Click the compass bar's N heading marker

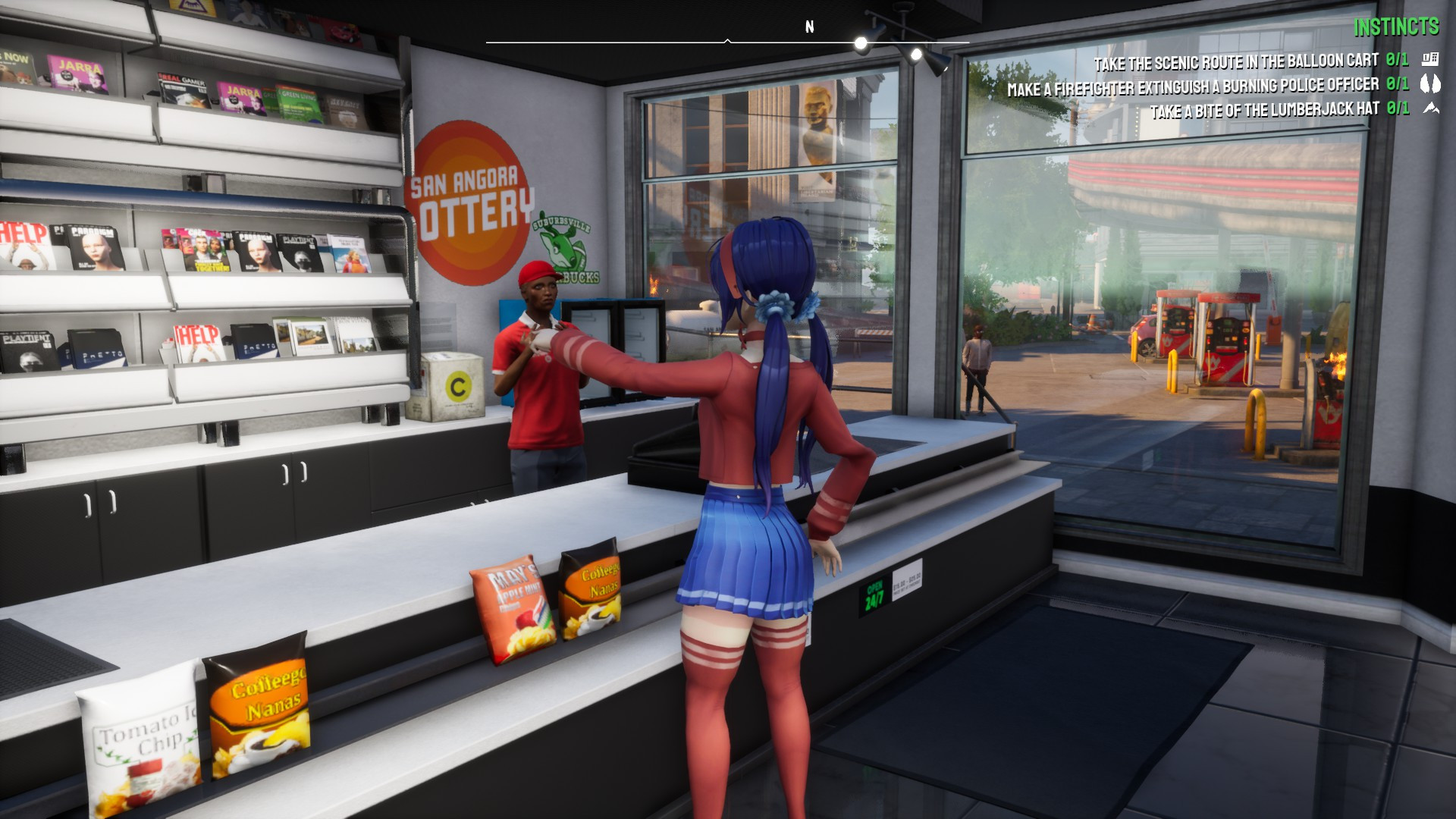809,27
